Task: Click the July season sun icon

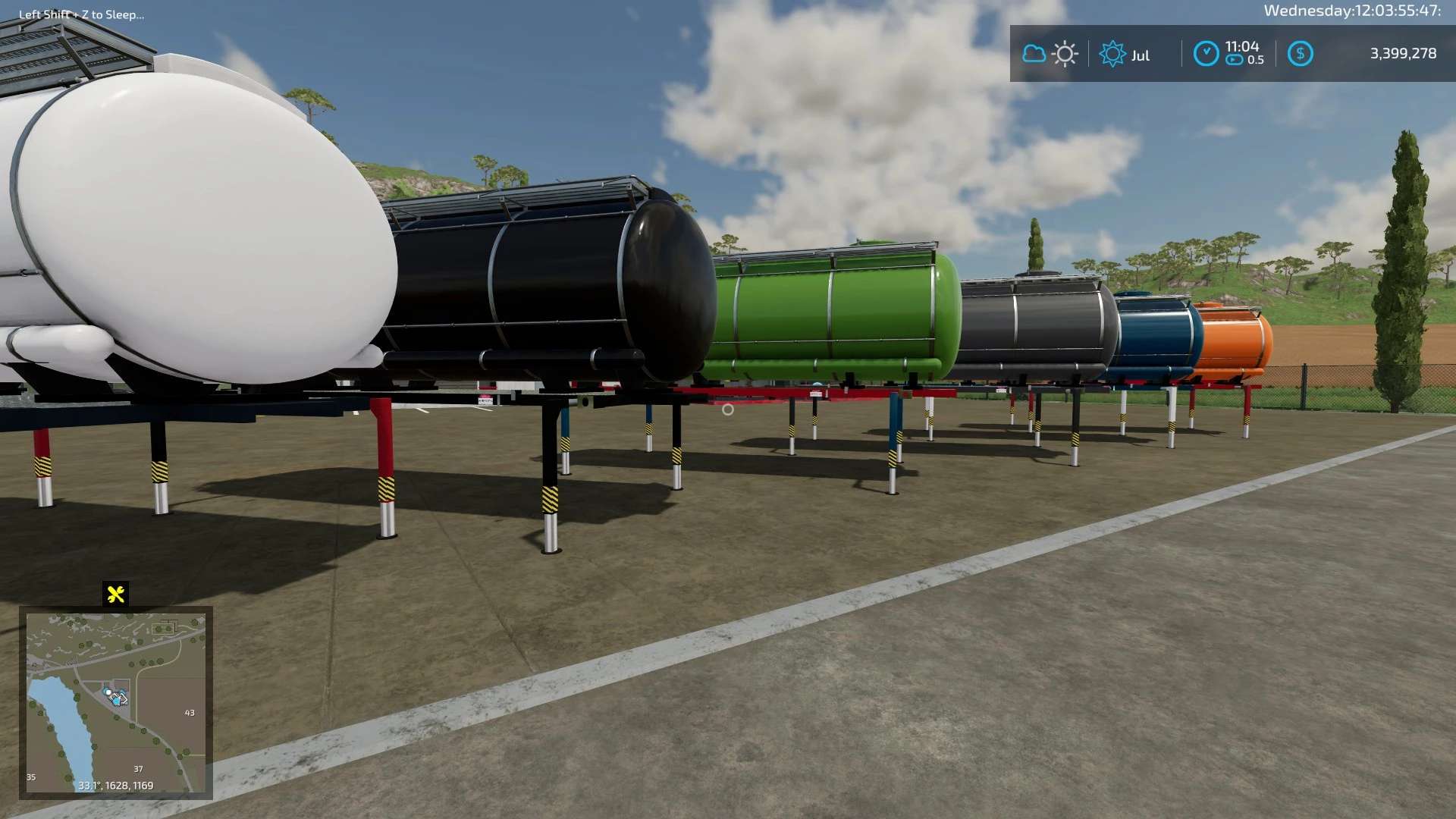Action: coord(1112,54)
